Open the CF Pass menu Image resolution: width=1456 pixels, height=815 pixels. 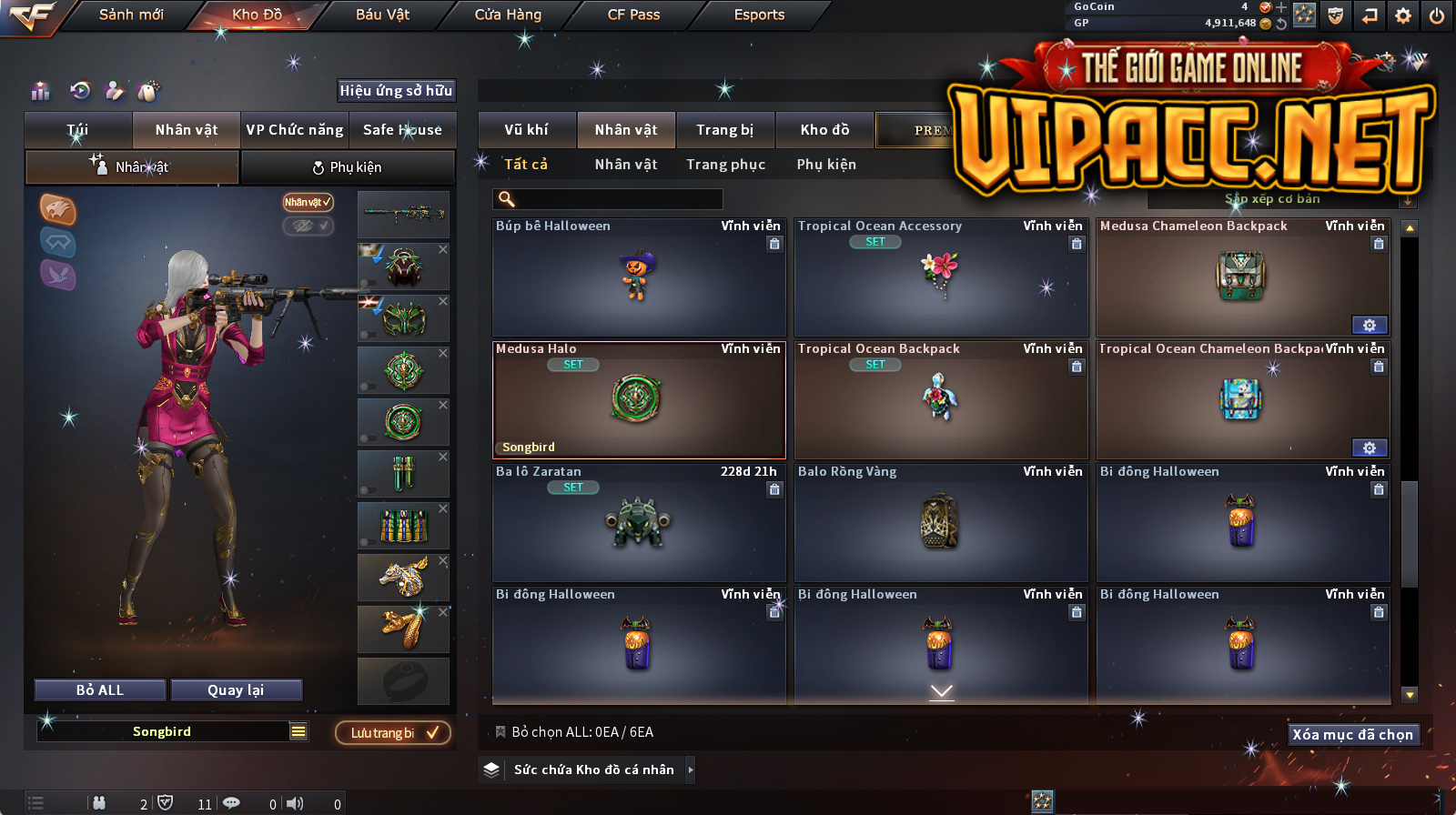pyautogui.click(x=633, y=15)
